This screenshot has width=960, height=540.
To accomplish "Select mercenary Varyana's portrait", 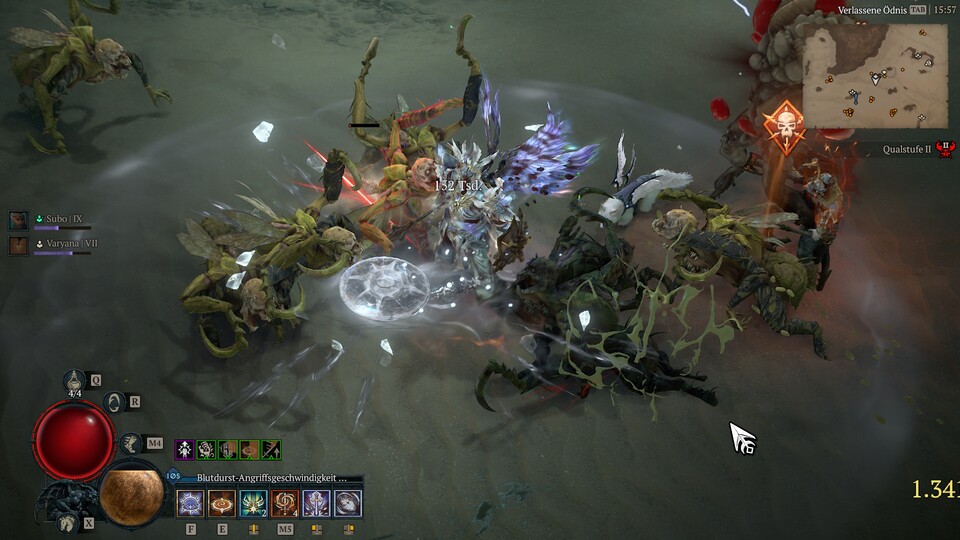I will 18,245.
